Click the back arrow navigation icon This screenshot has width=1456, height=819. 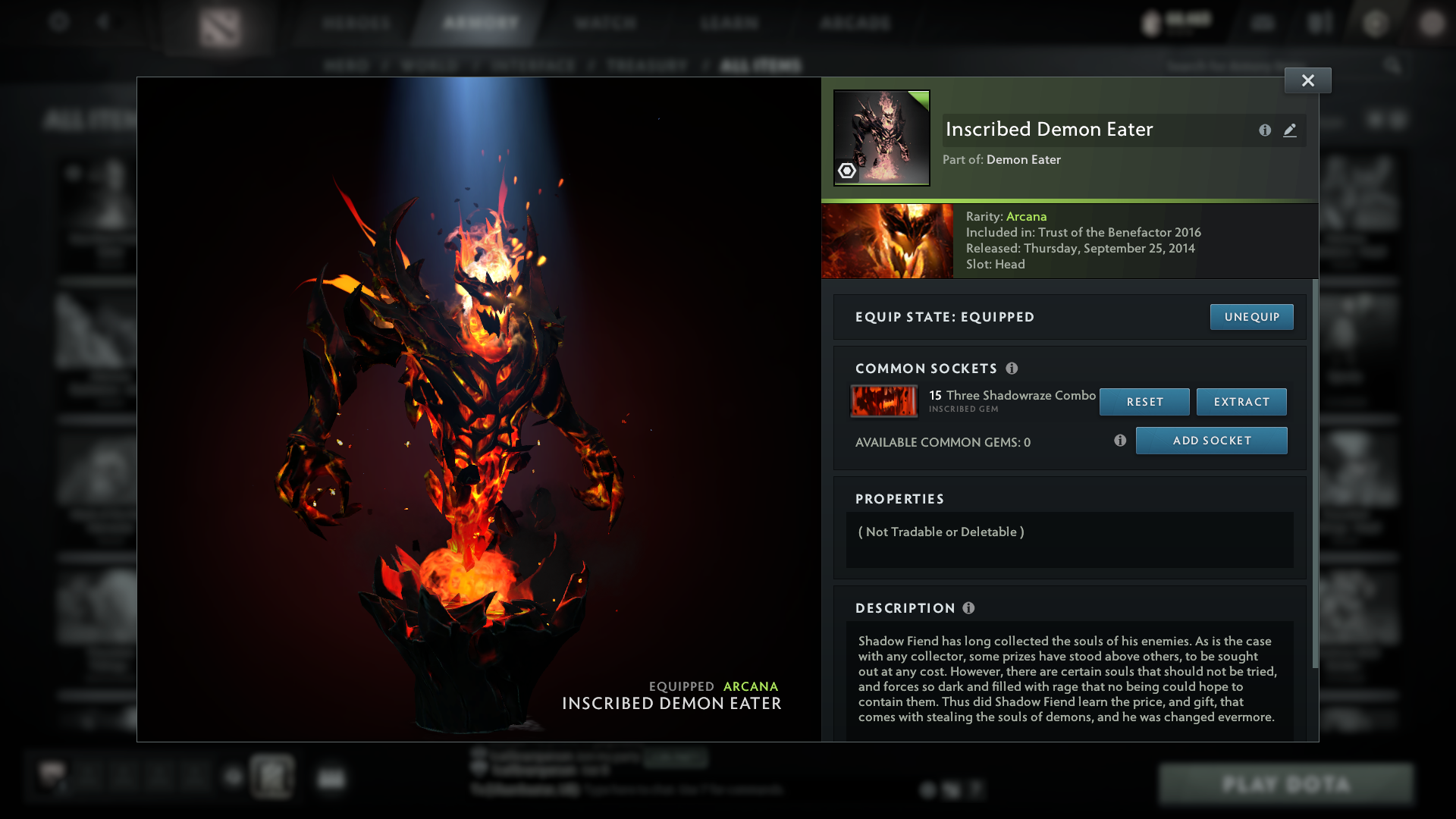click(105, 23)
